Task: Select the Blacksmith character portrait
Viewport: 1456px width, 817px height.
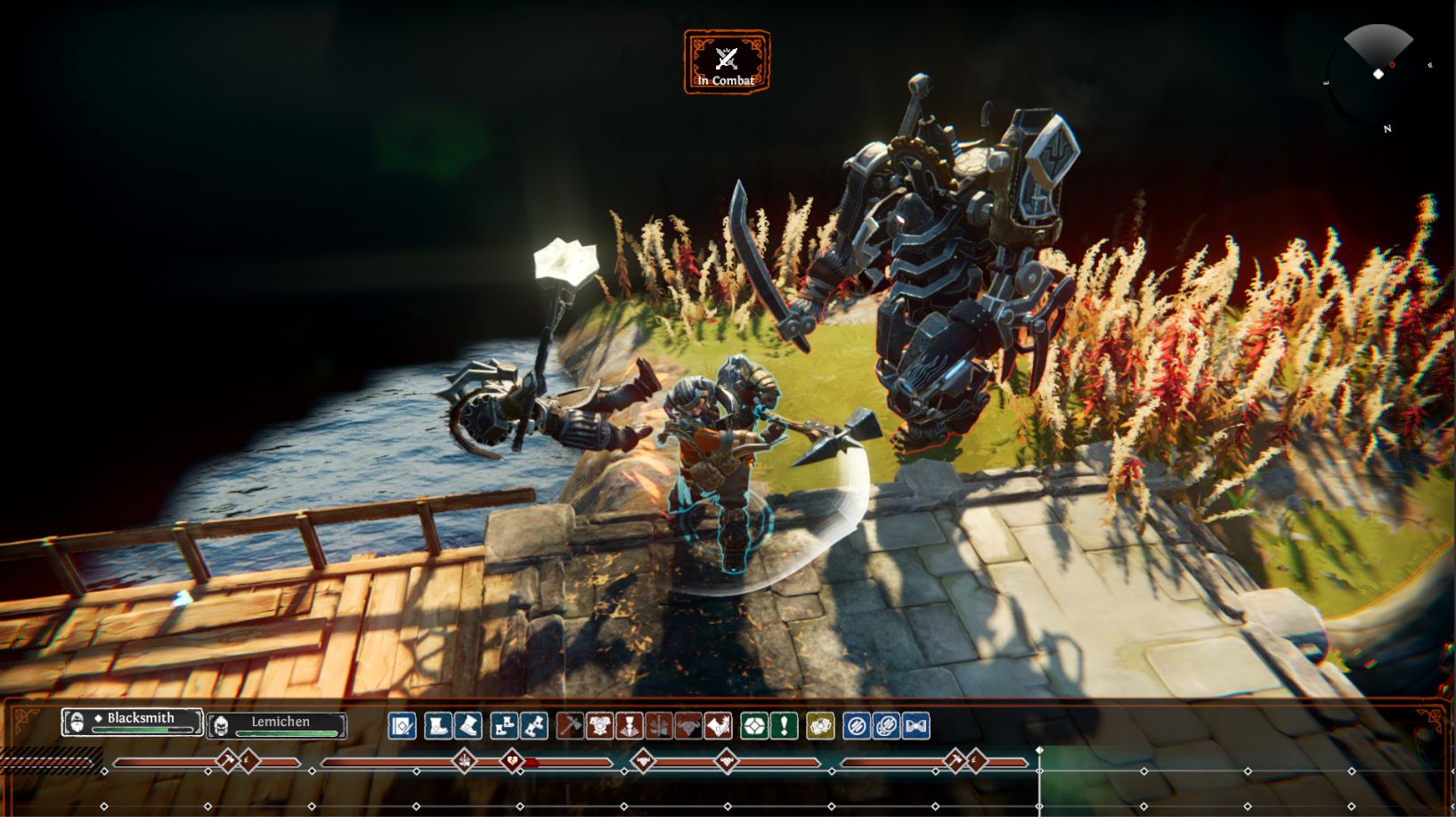Action: pos(132,721)
